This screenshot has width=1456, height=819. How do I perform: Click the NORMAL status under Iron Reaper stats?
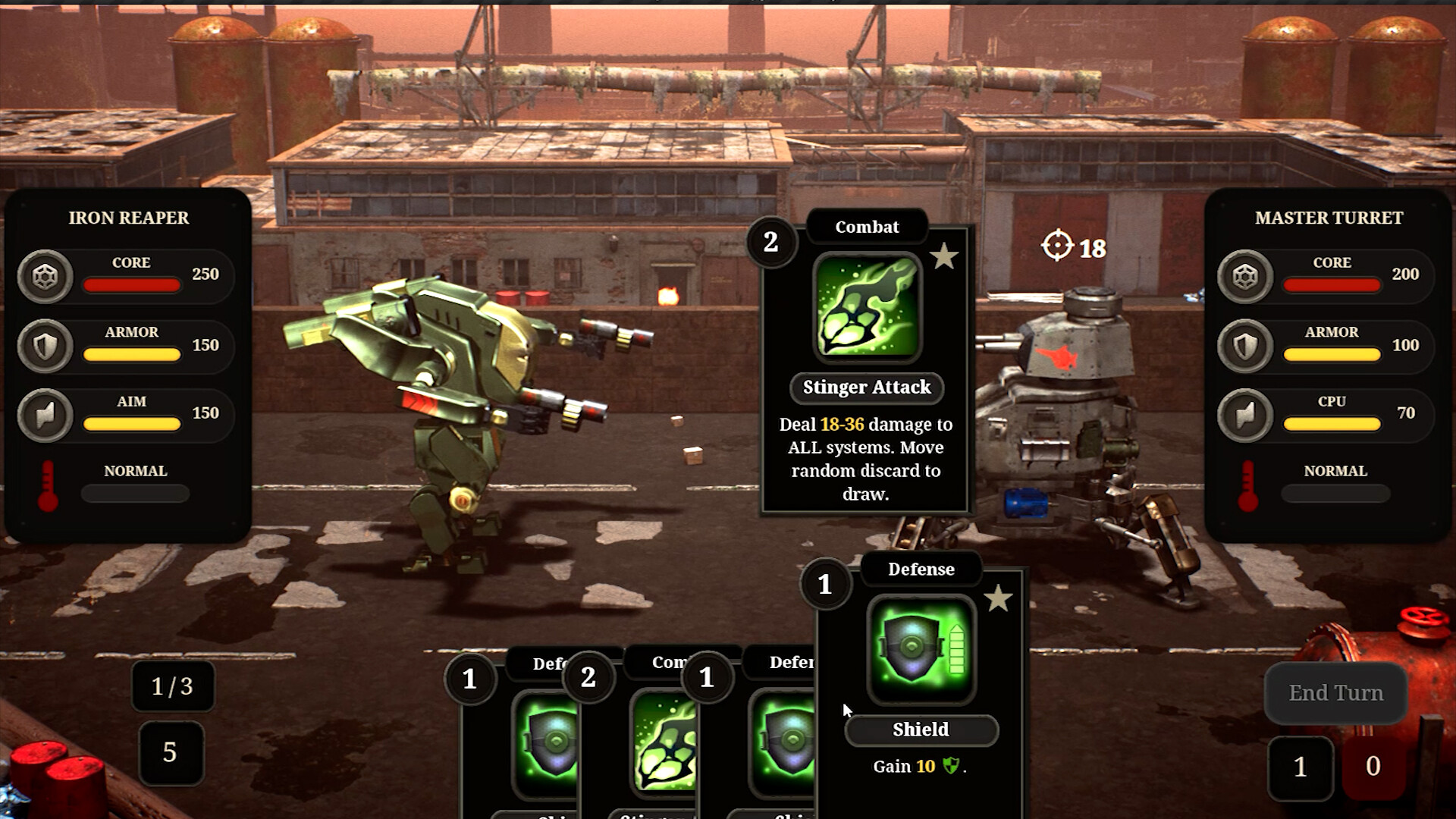point(136,471)
